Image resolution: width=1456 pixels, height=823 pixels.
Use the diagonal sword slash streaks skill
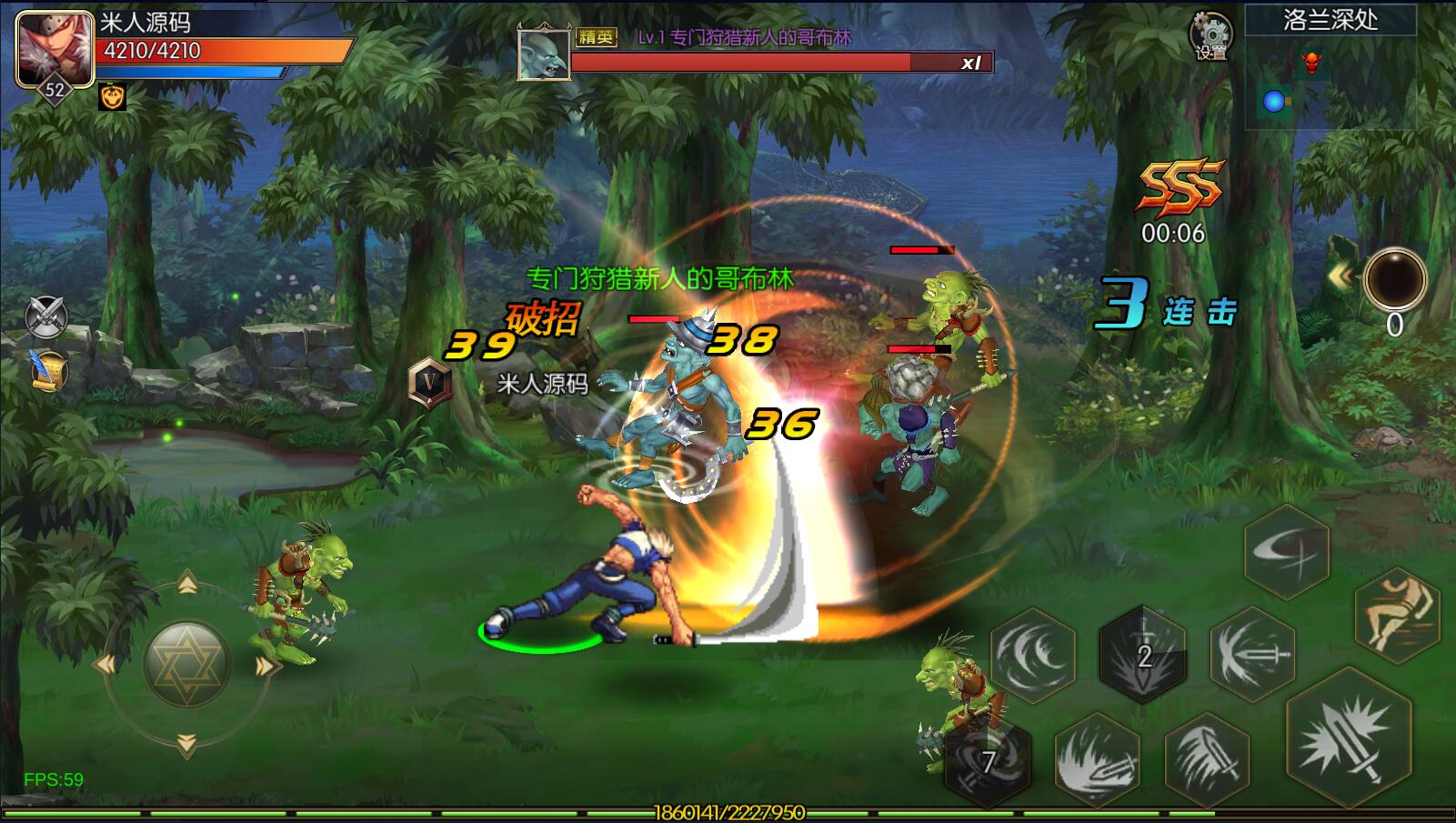point(1206,760)
